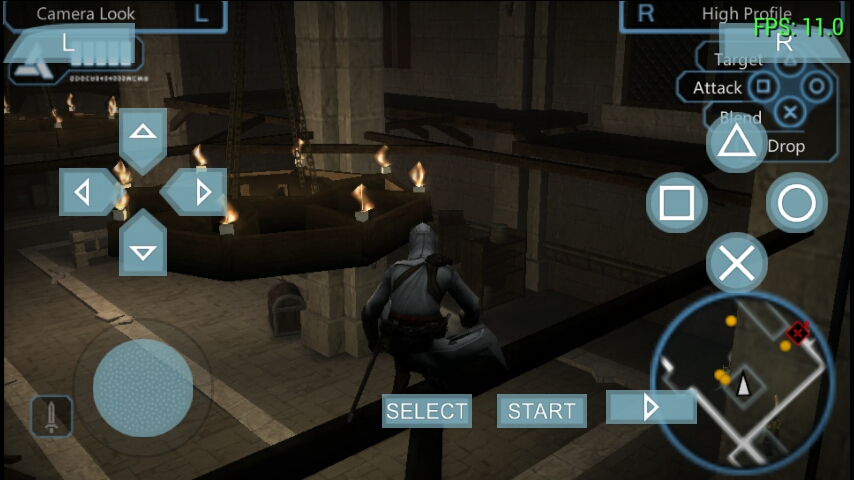Tap the large cross action button
Viewport: 854px width, 480px height.
(x=737, y=264)
